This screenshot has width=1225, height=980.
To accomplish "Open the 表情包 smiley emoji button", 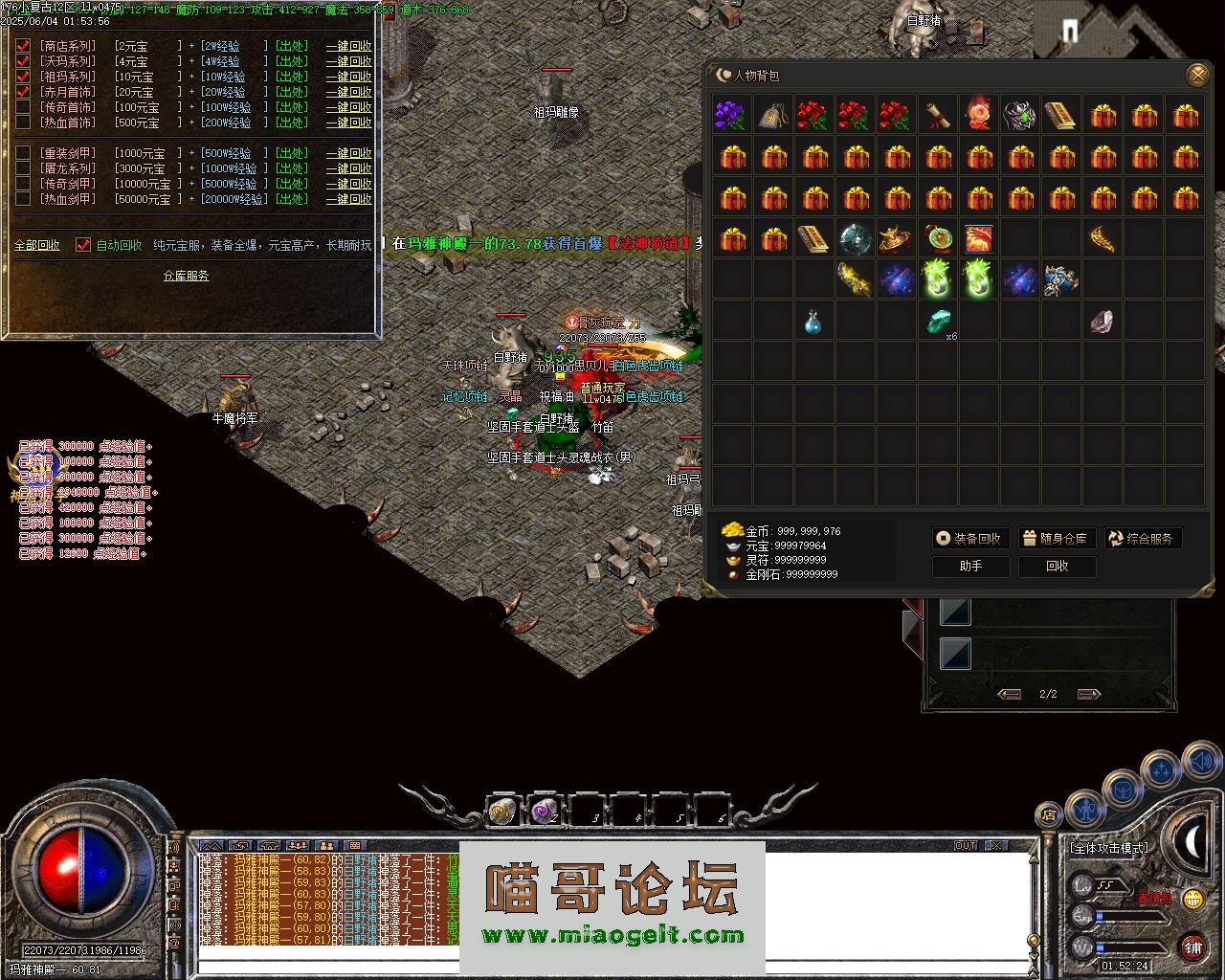I will (x=1192, y=899).
